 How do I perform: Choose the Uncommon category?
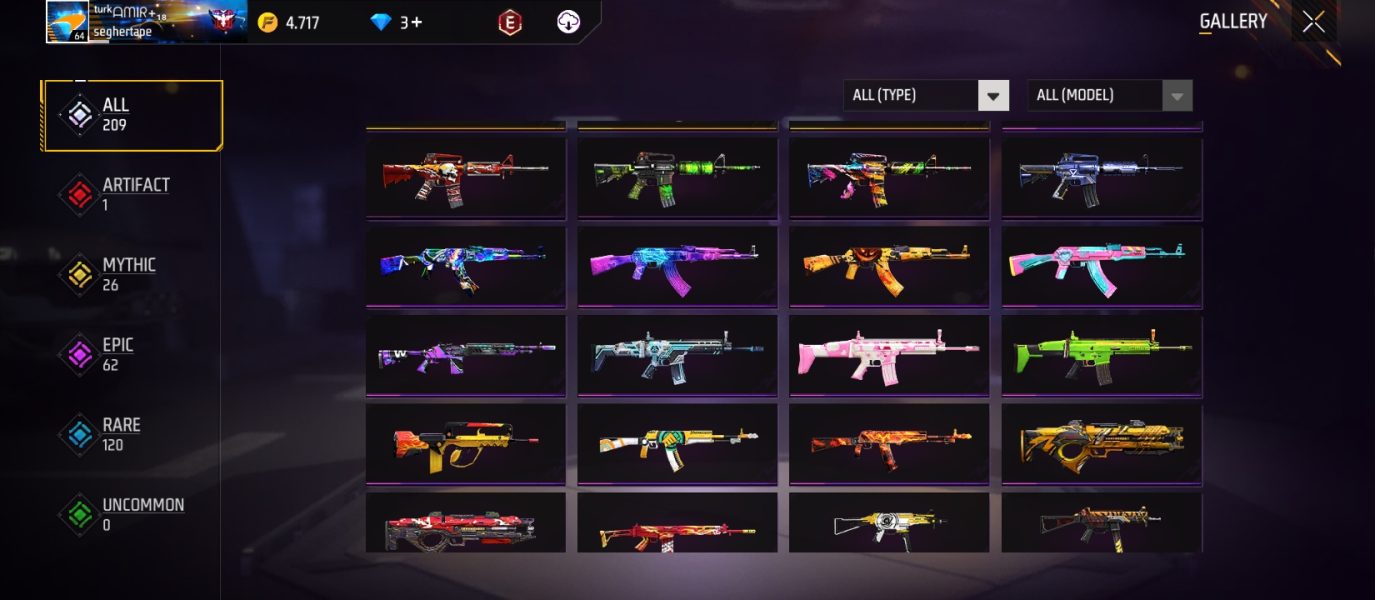click(x=132, y=515)
